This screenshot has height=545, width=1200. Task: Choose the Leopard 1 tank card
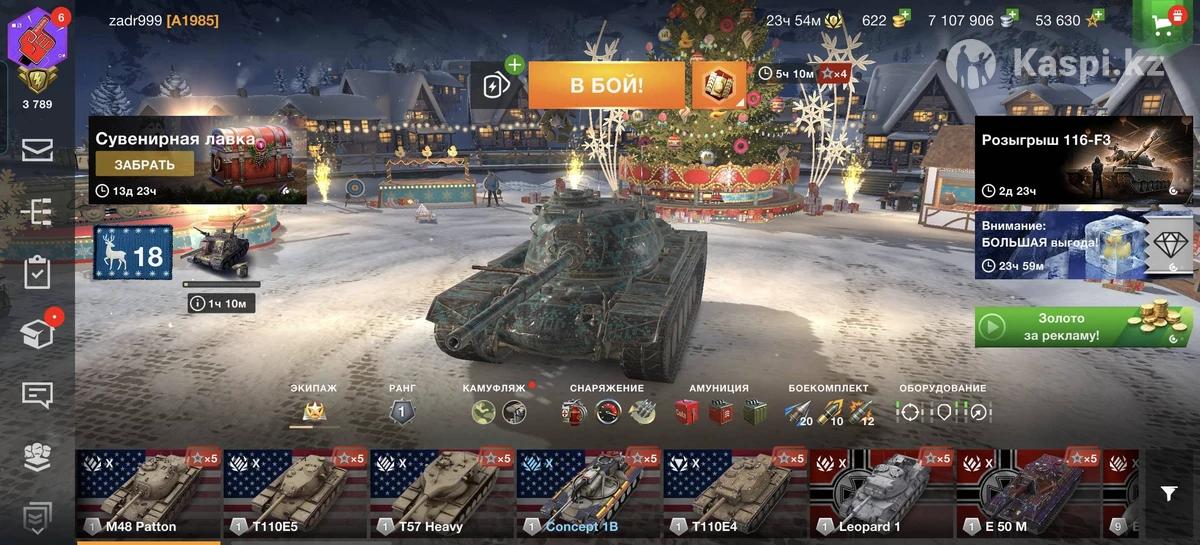(x=882, y=494)
